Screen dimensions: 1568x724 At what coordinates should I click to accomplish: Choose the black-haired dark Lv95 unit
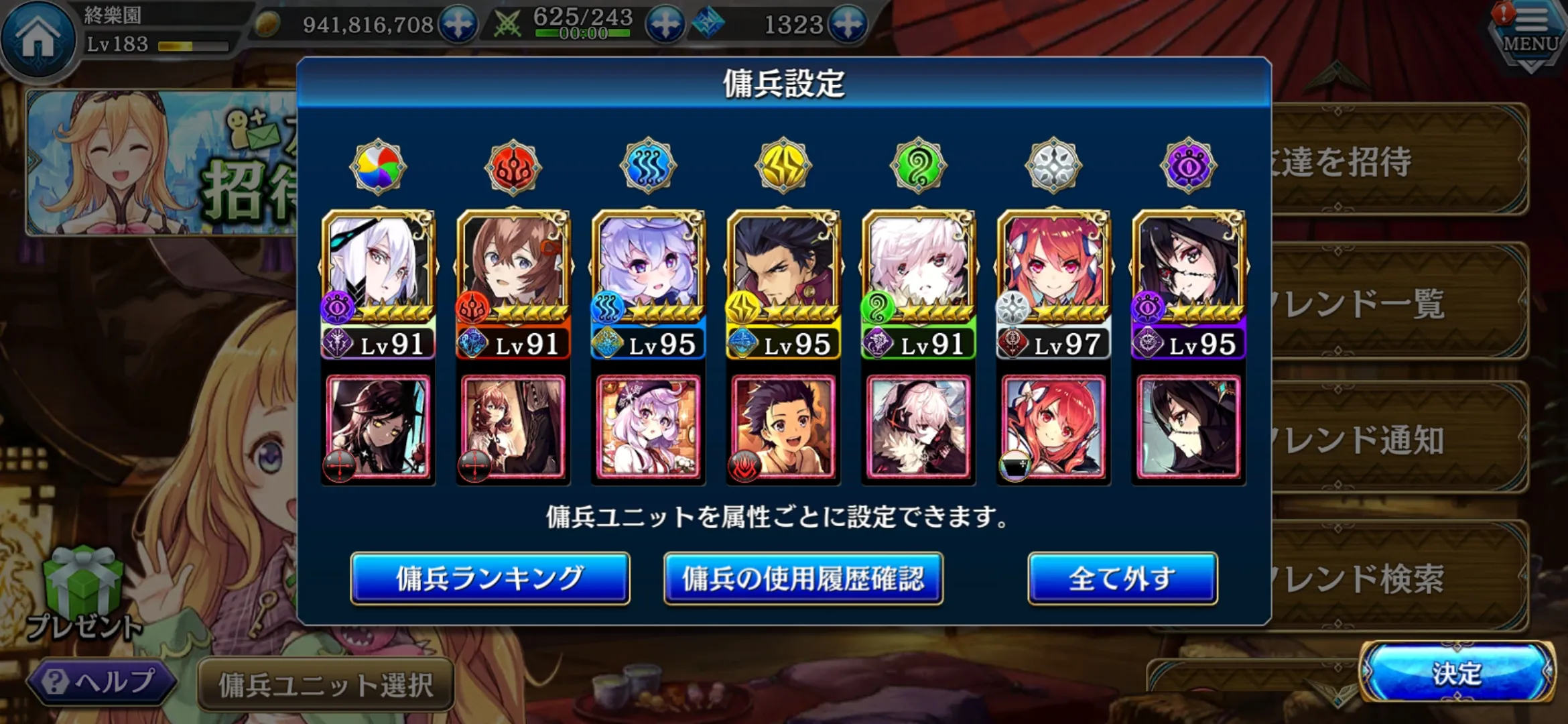(1189, 282)
